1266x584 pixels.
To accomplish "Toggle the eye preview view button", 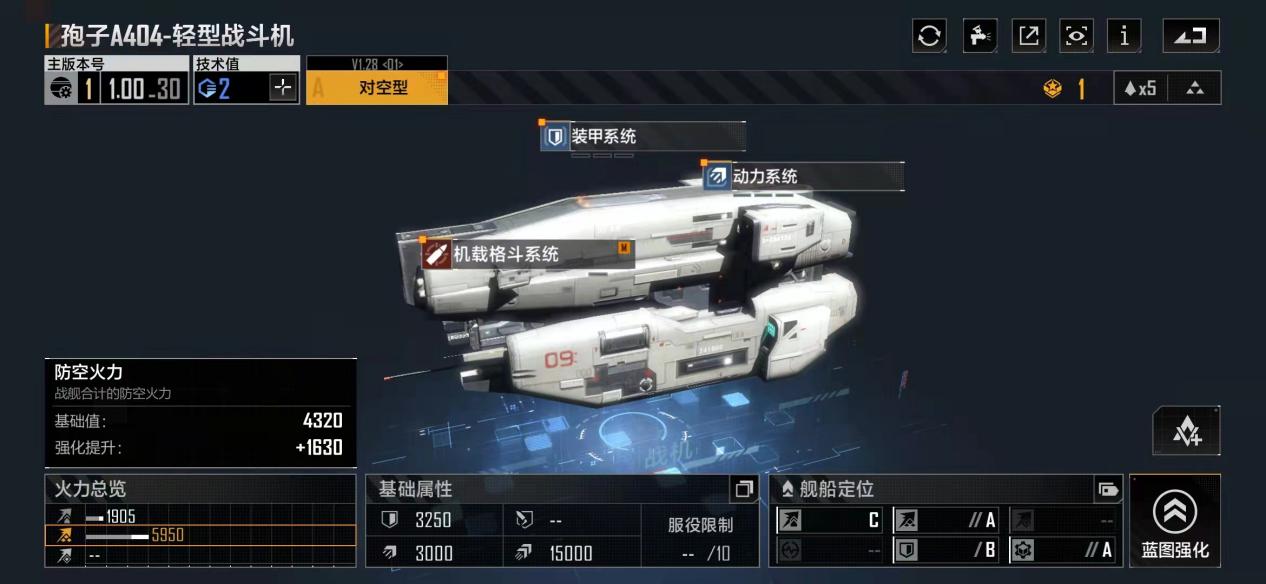I will [1077, 36].
